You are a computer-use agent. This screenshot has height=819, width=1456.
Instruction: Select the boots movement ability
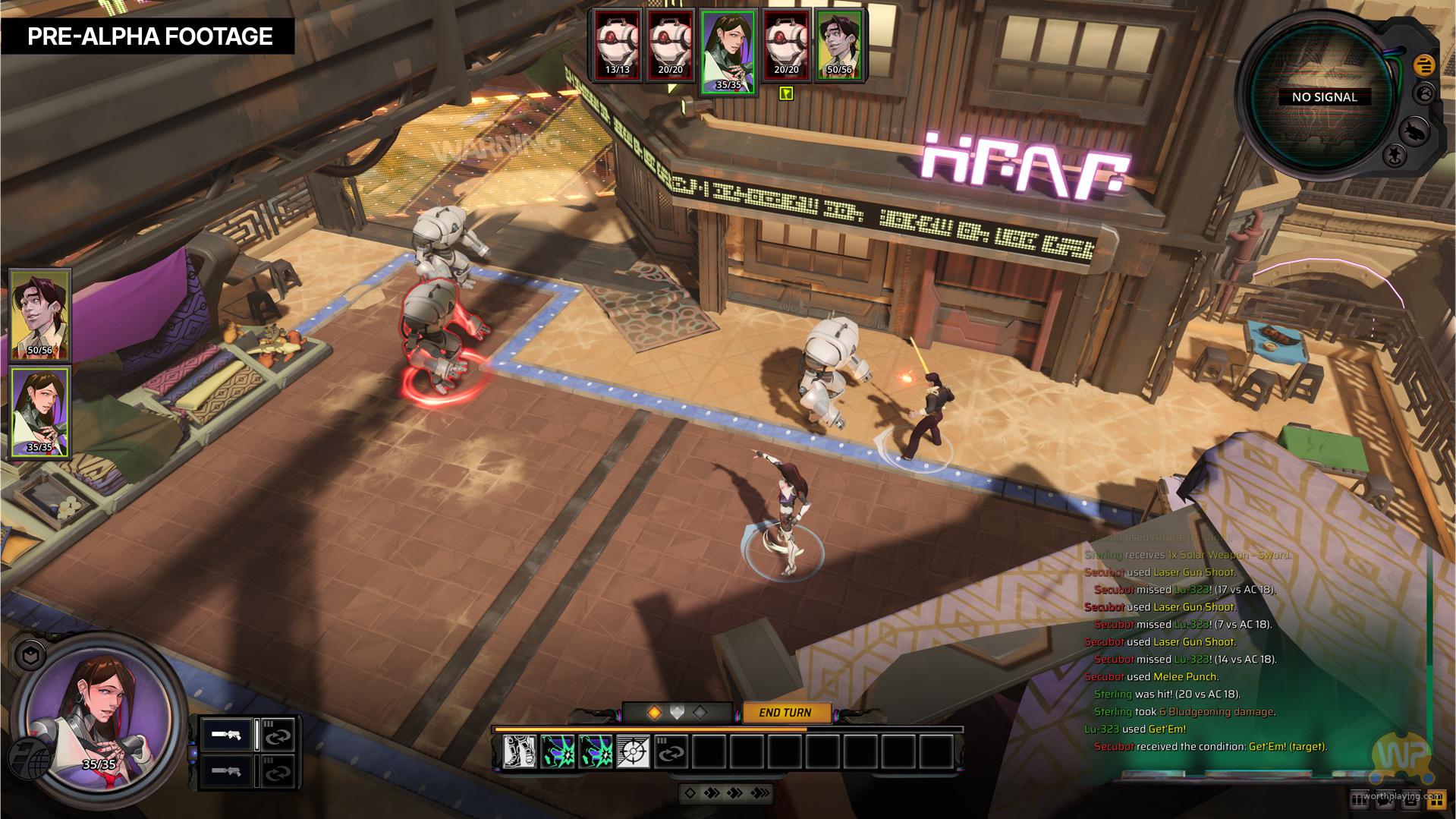click(520, 752)
